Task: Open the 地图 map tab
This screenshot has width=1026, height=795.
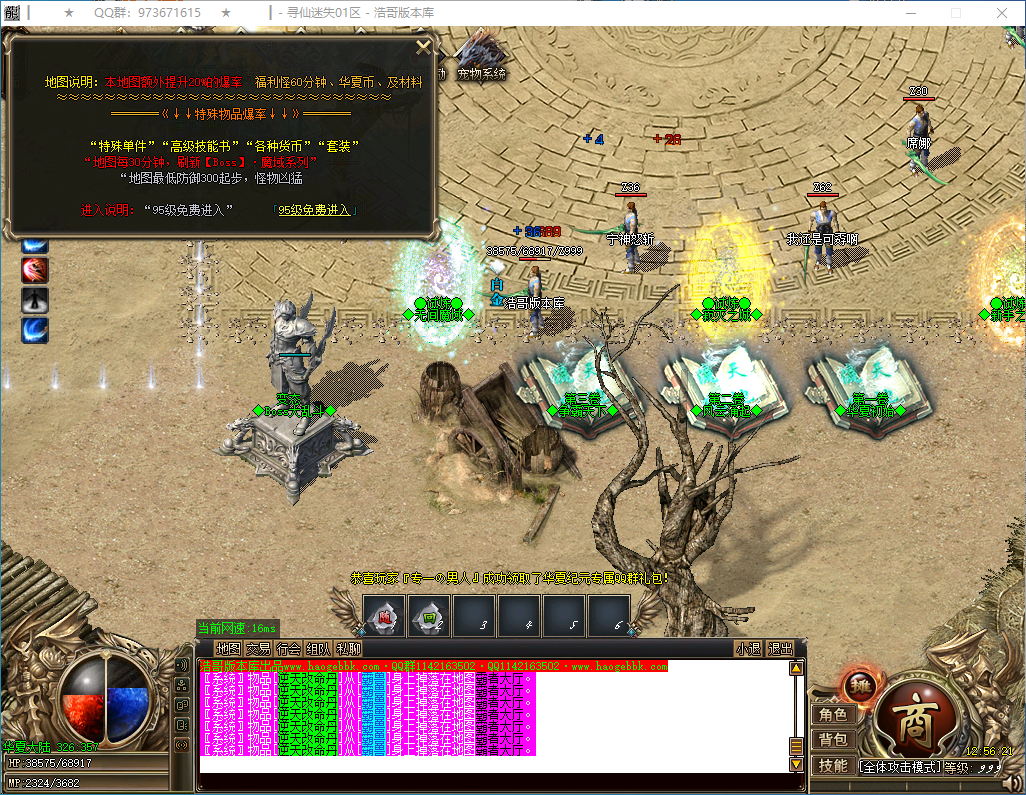Action: [x=228, y=649]
